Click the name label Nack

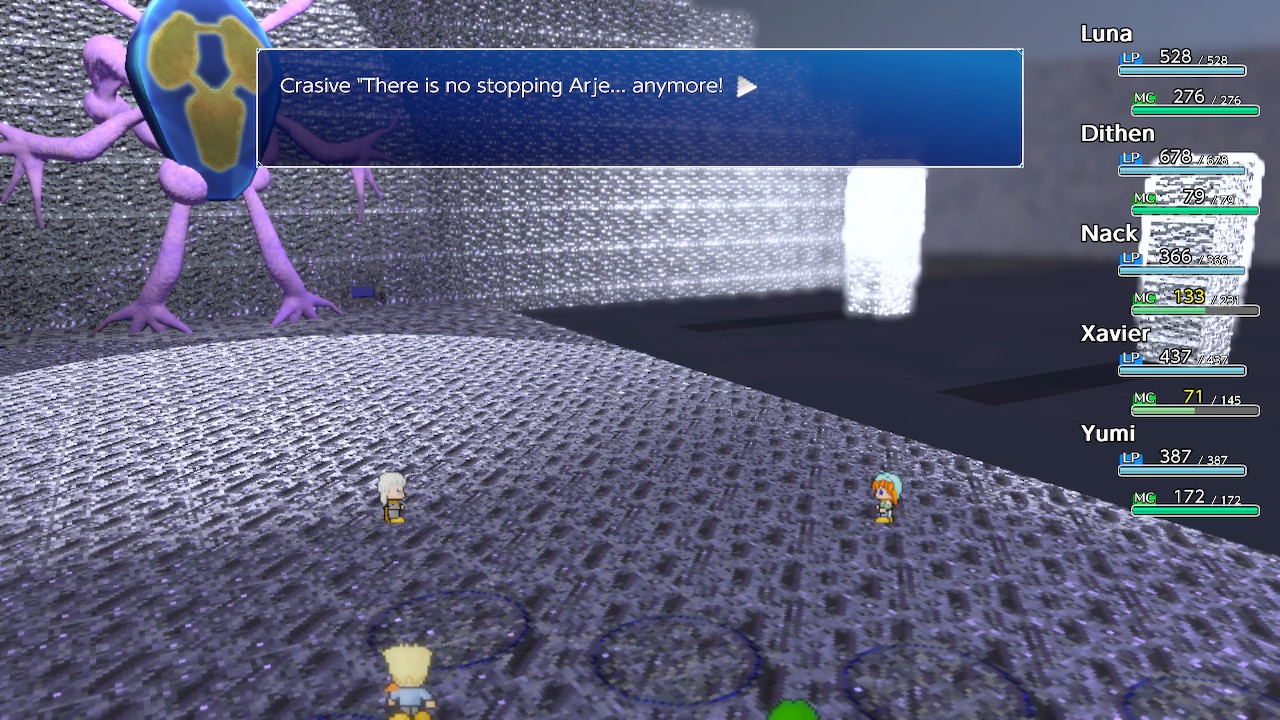click(1109, 233)
